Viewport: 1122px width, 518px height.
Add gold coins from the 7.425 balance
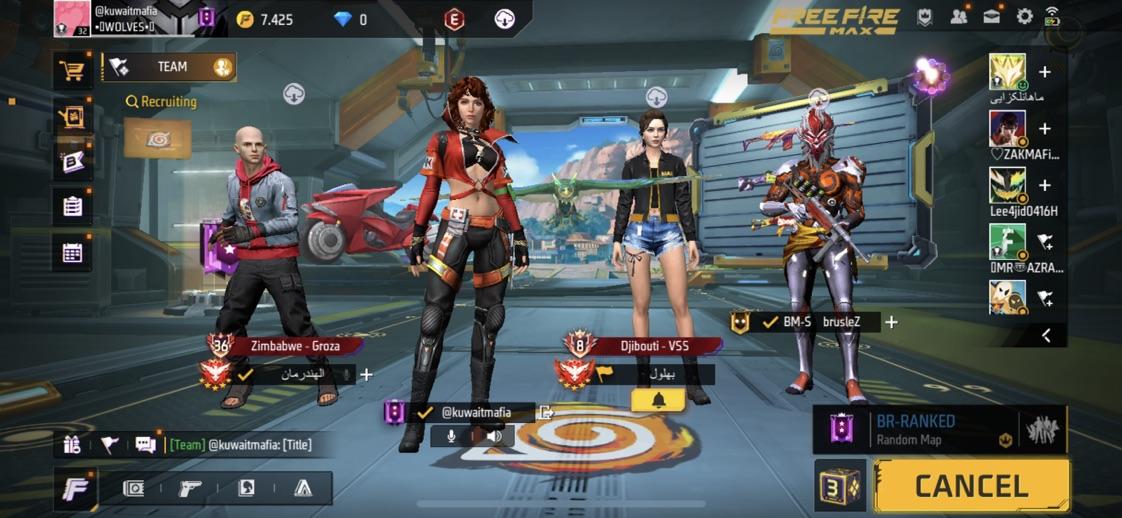(x=245, y=19)
